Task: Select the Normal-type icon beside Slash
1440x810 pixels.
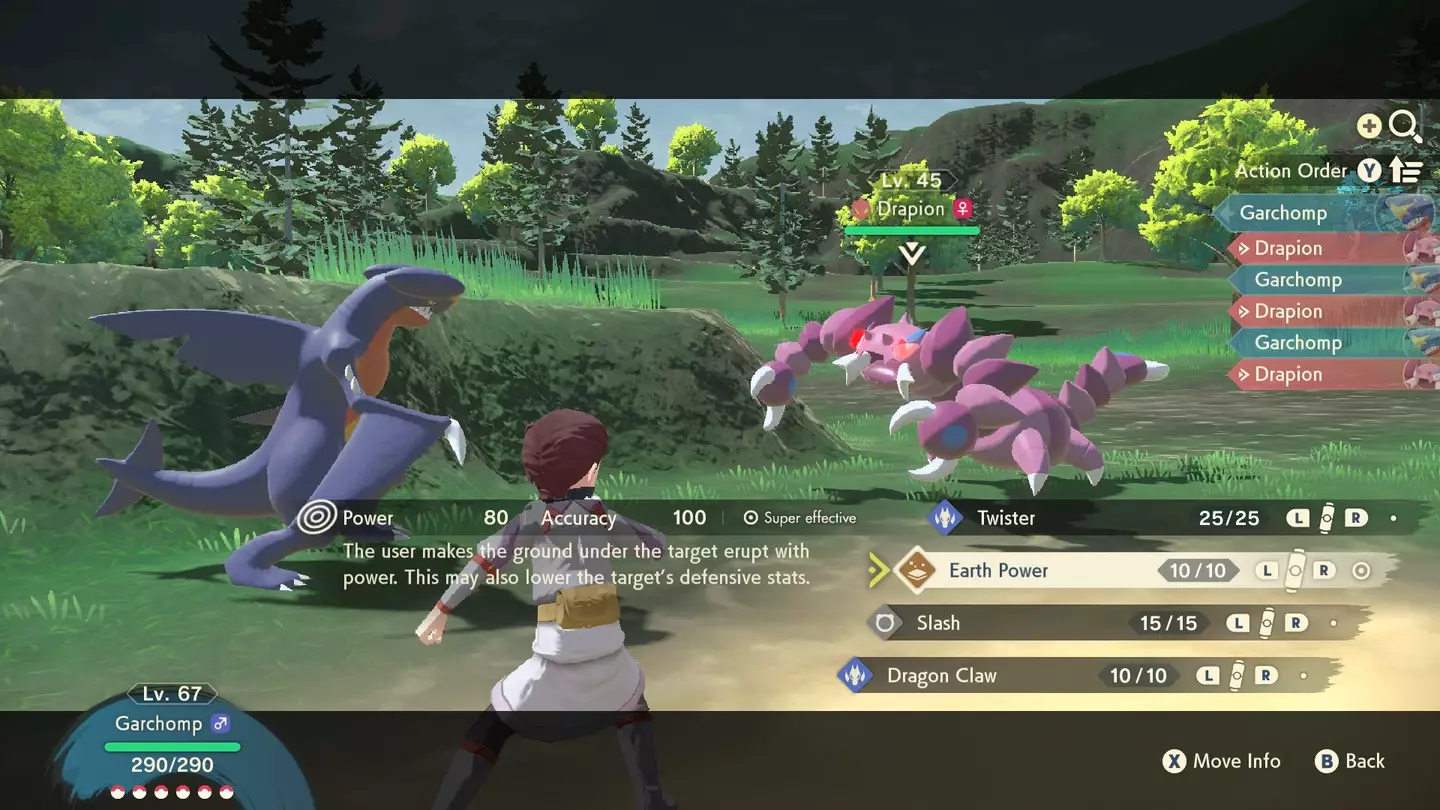Action: point(884,622)
